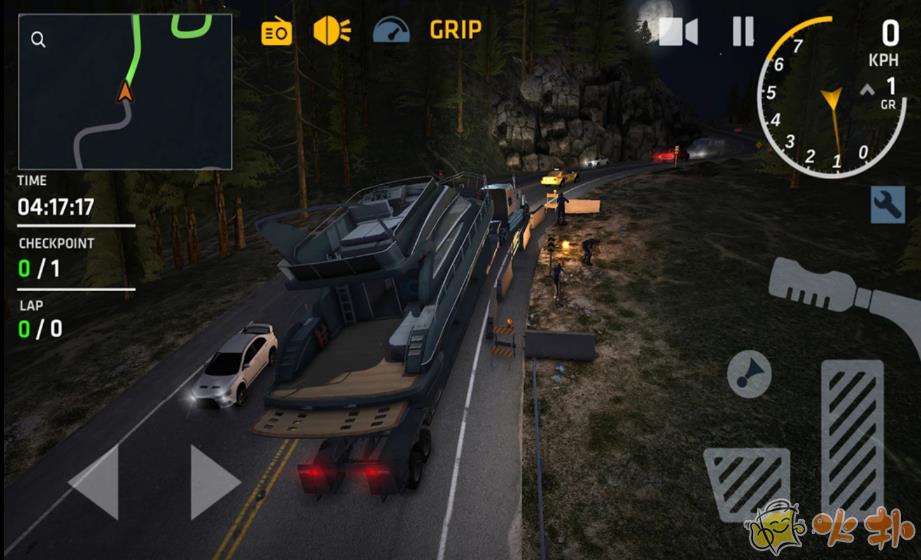Shift up using the gear indicator arrow

[x=868, y=90]
